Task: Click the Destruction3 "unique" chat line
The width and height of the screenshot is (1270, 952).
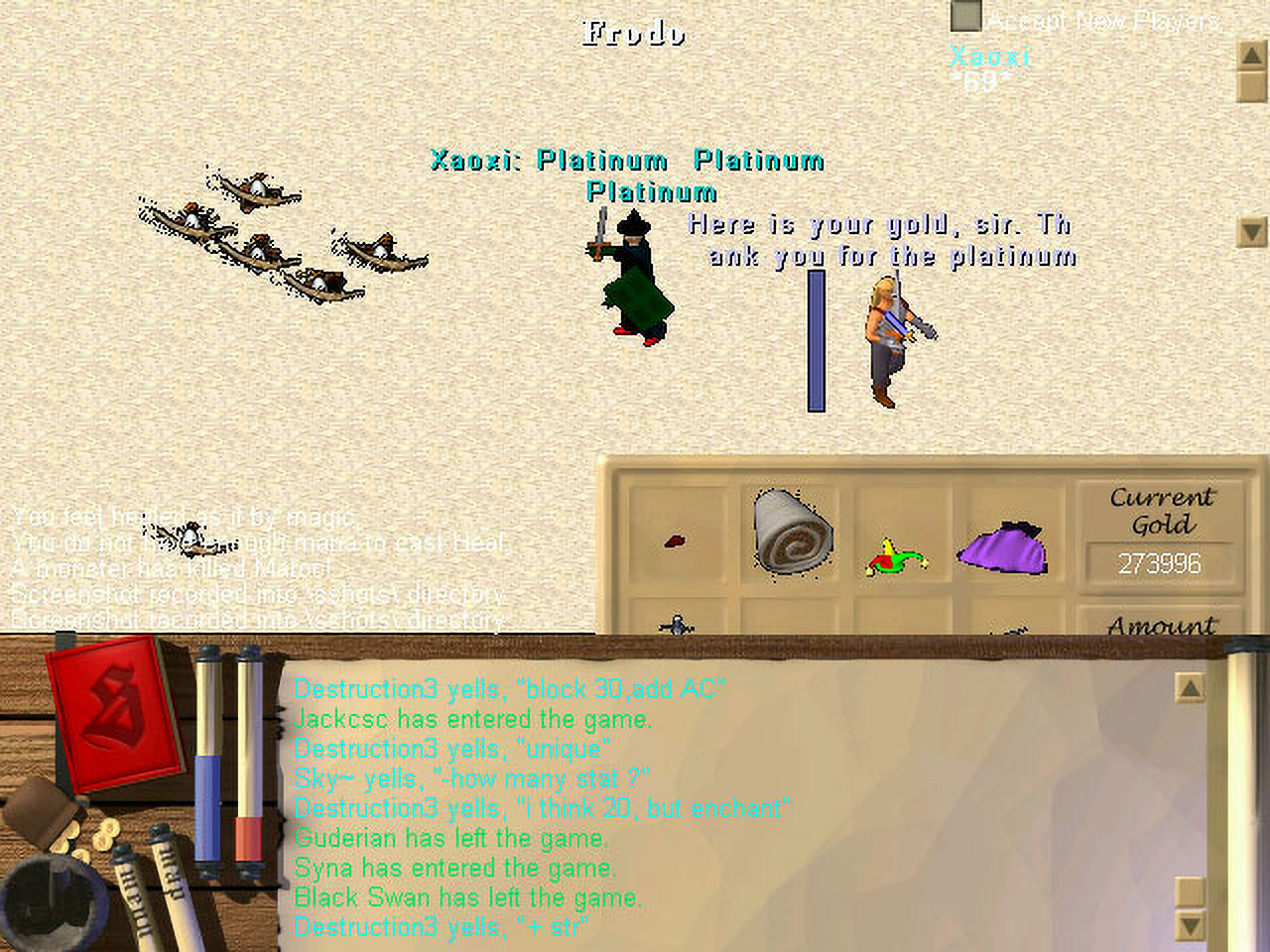Action: [x=451, y=749]
